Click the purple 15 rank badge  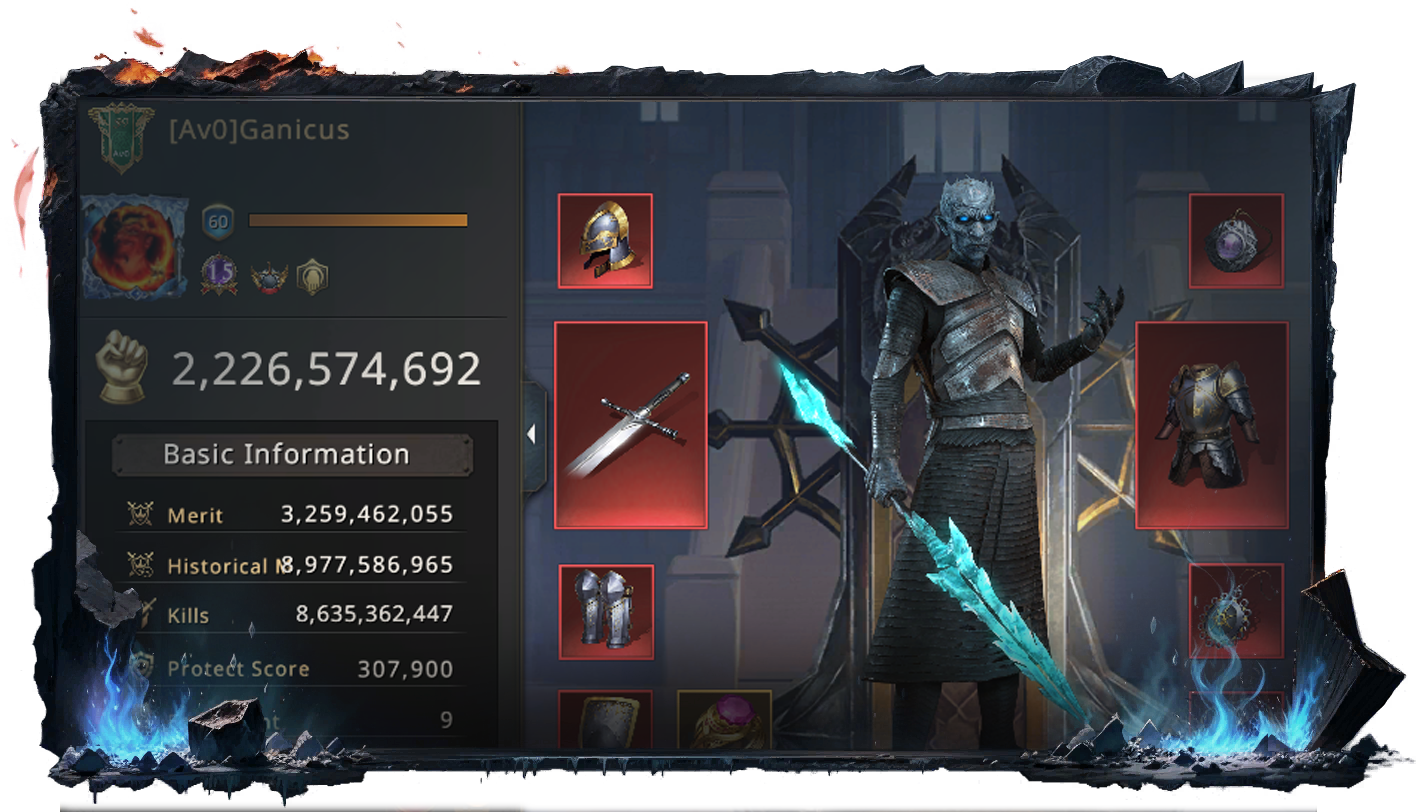[219, 275]
